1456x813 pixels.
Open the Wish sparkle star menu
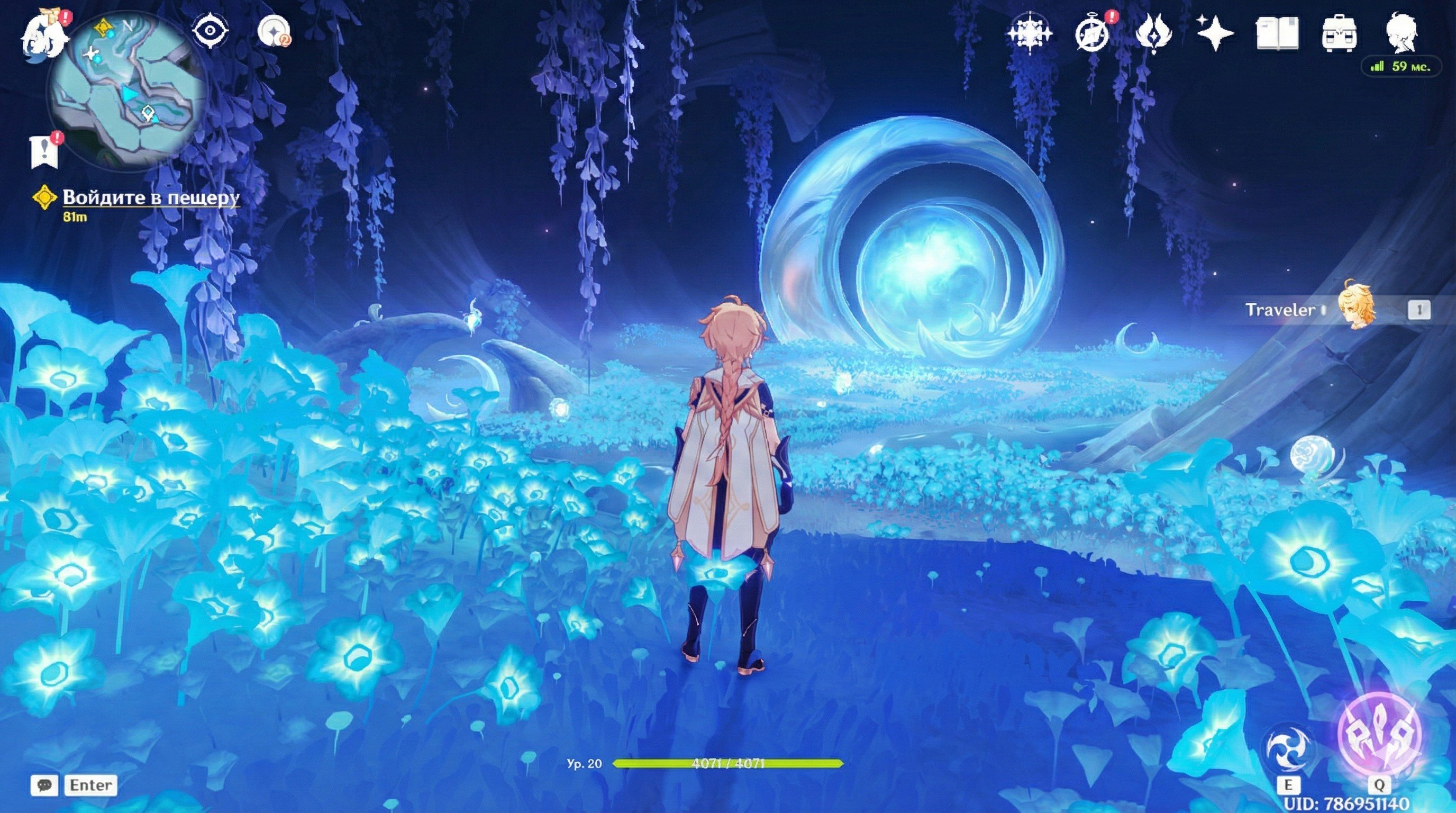(x=1215, y=33)
